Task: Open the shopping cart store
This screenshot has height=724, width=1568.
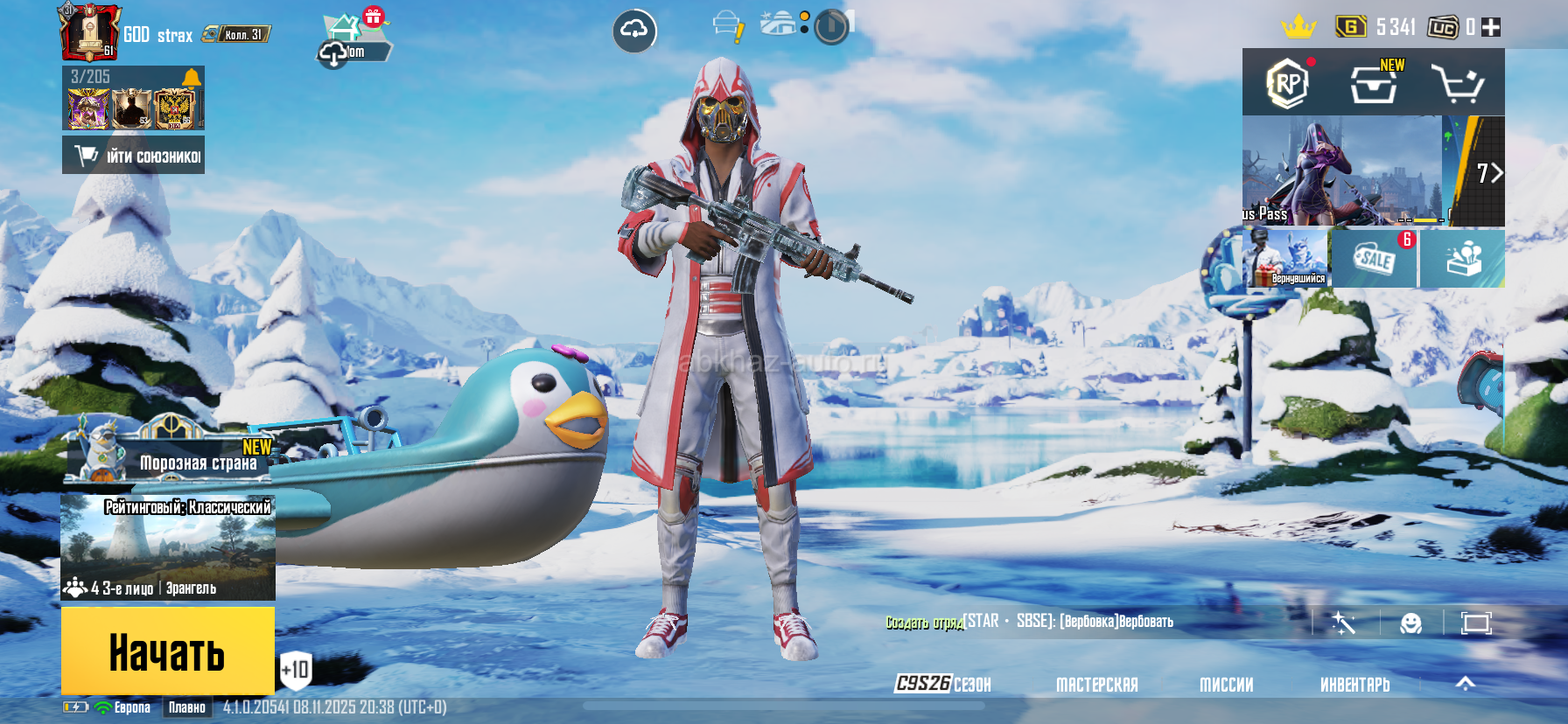Action: (x=1457, y=84)
